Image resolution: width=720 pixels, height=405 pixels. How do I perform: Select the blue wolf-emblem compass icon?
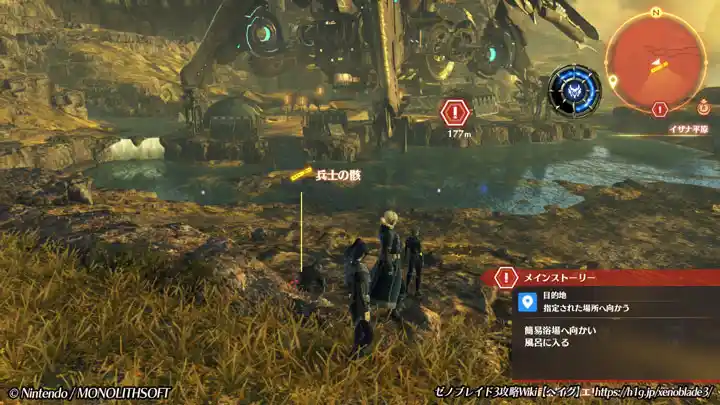point(574,90)
